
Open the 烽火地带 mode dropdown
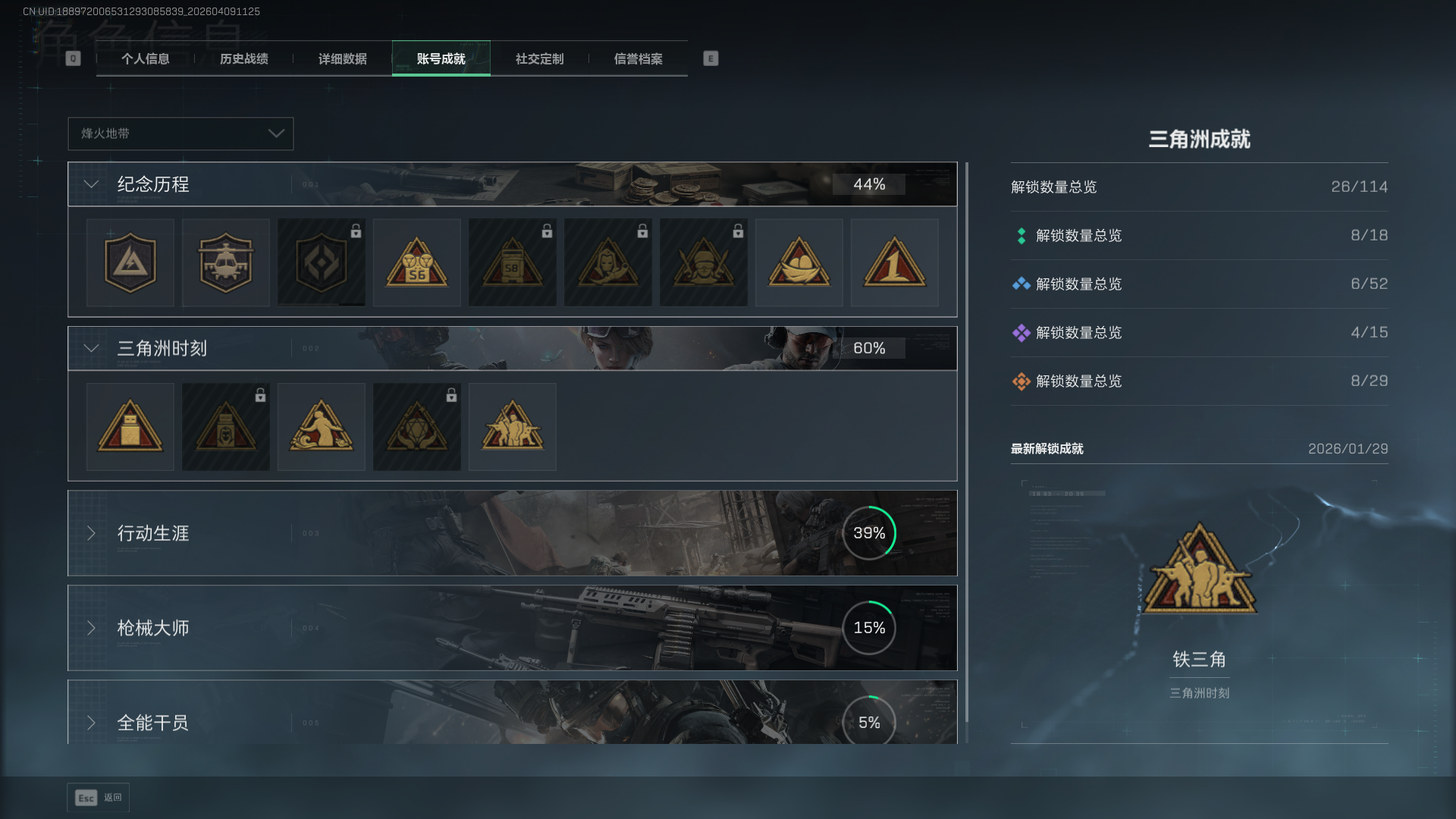click(180, 133)
